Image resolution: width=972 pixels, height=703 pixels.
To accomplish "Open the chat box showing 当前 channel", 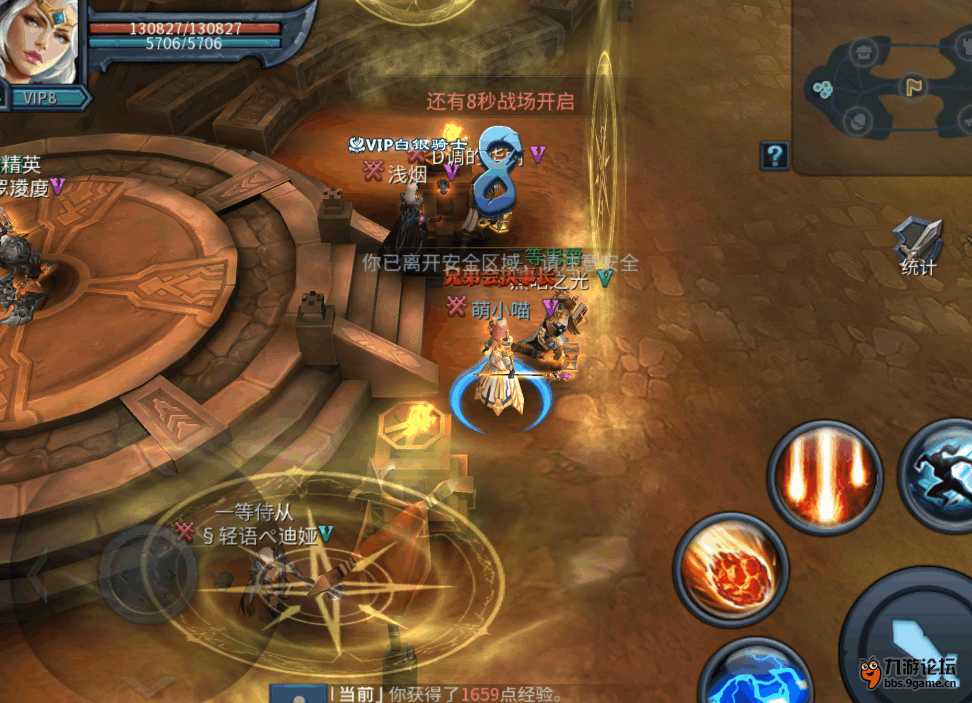I will coord(450,693).
